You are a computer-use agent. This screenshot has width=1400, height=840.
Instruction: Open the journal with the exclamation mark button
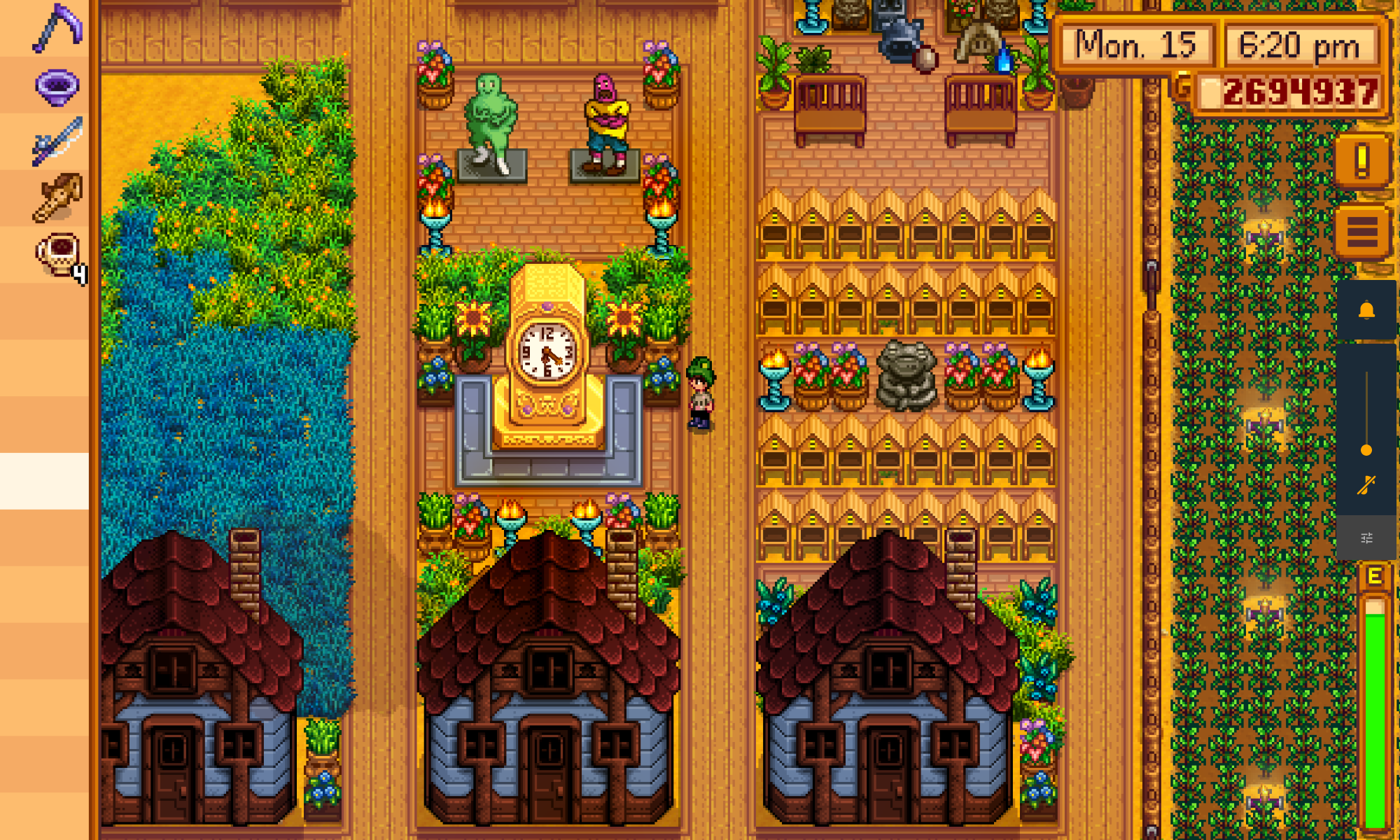coord(1361,161)
